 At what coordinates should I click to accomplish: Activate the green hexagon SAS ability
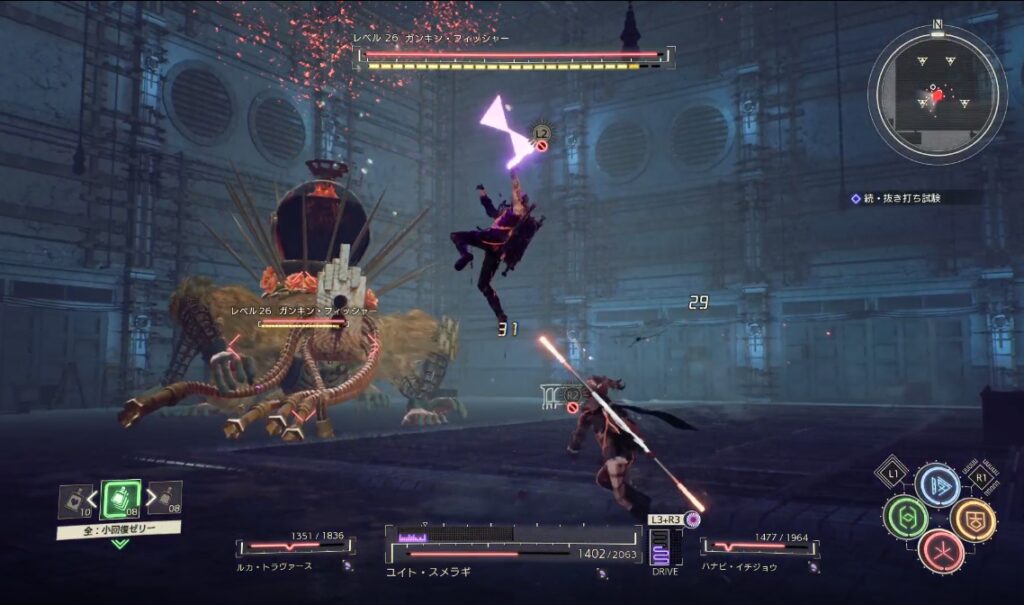905,518
